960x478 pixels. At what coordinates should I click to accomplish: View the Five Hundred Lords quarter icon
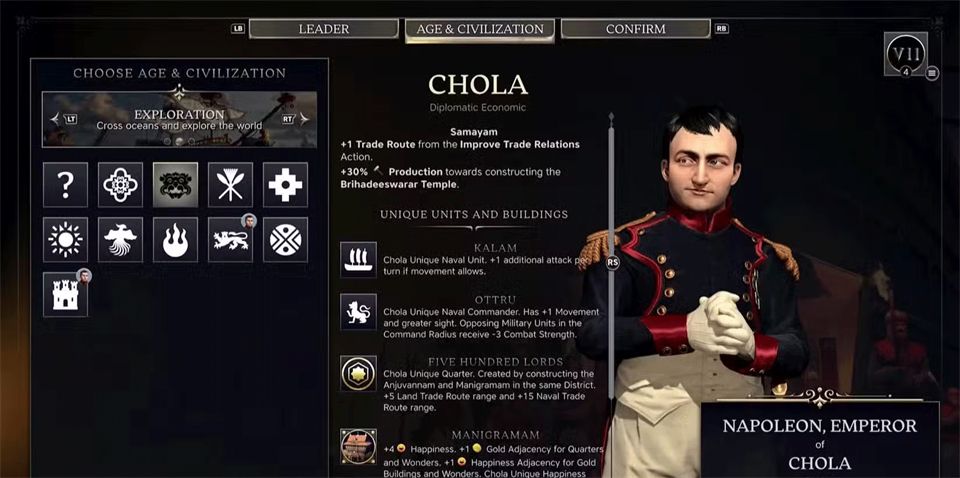[x=358, y=372]
